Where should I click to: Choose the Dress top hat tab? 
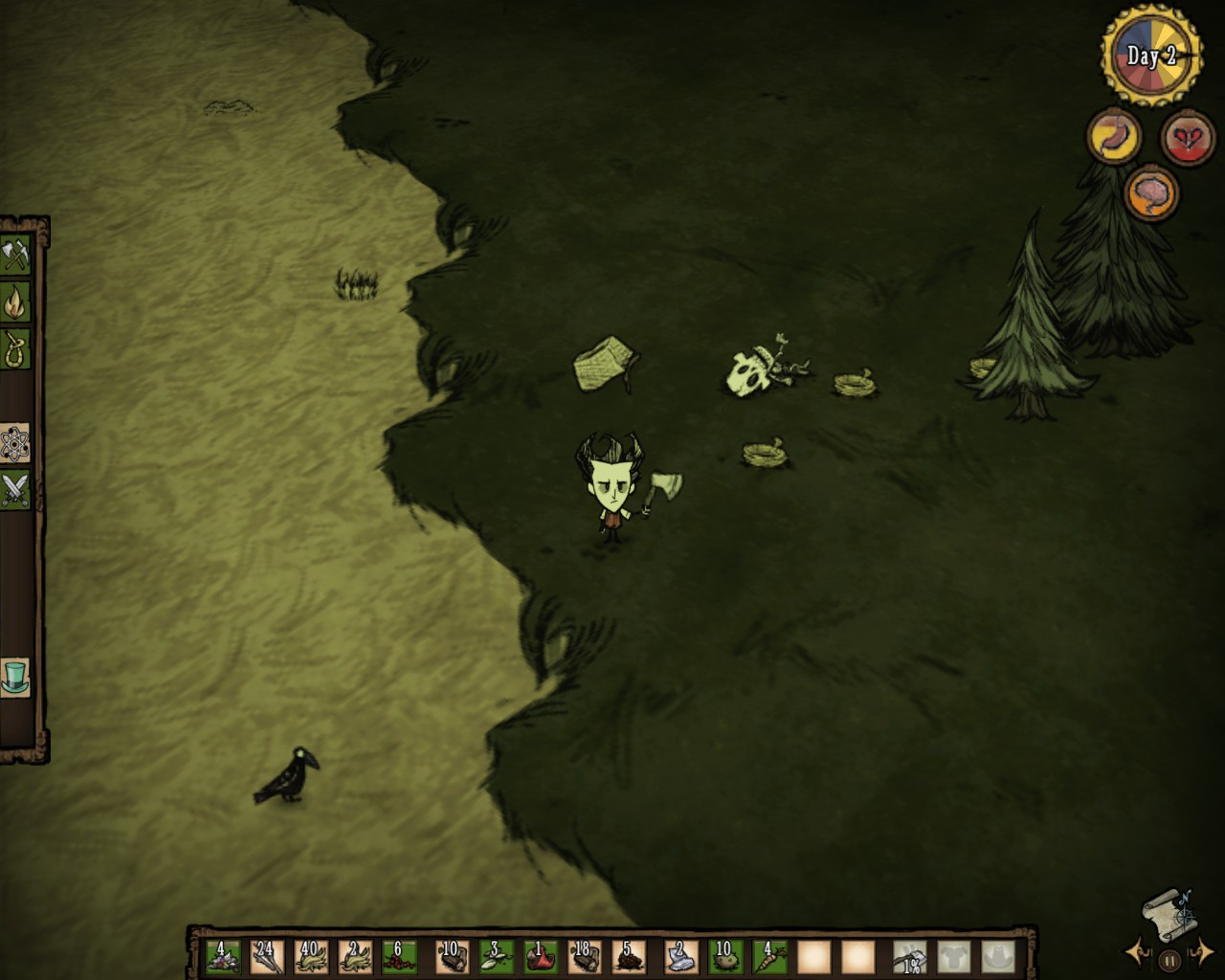[16, 677]
